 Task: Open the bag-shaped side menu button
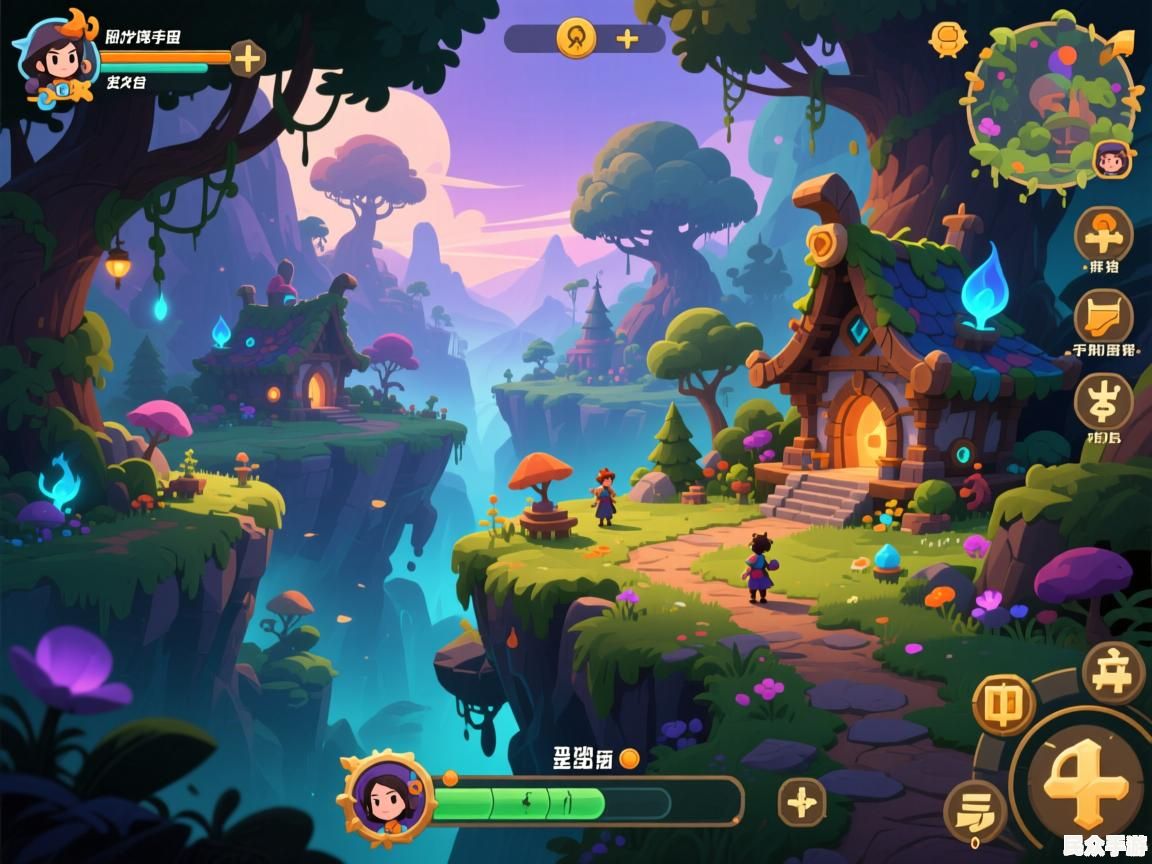[x=1103, y=316]
